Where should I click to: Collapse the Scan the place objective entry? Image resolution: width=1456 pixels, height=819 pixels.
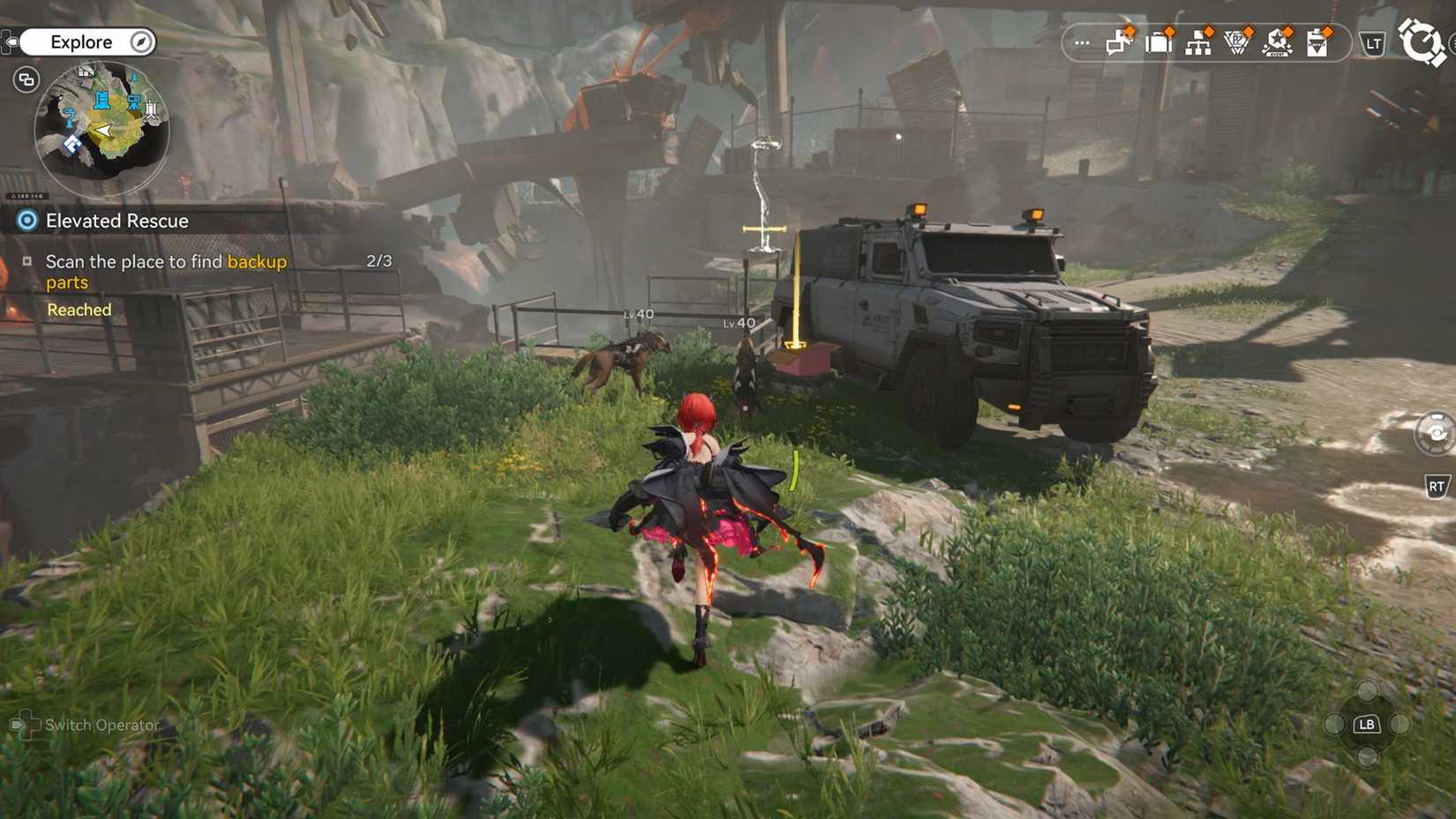[29, 261]
